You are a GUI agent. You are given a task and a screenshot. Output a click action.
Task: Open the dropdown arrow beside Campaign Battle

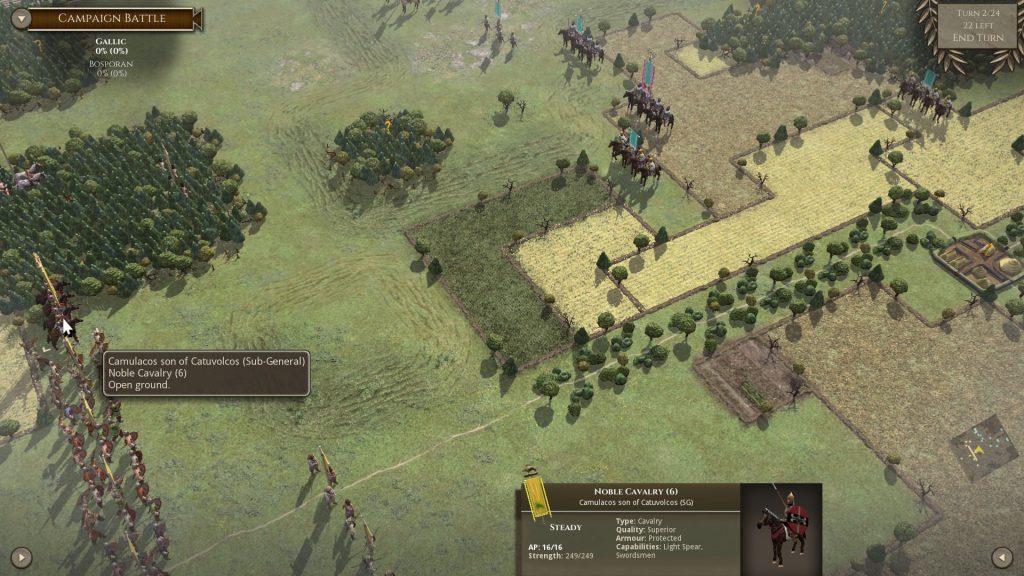click(16, 18)
